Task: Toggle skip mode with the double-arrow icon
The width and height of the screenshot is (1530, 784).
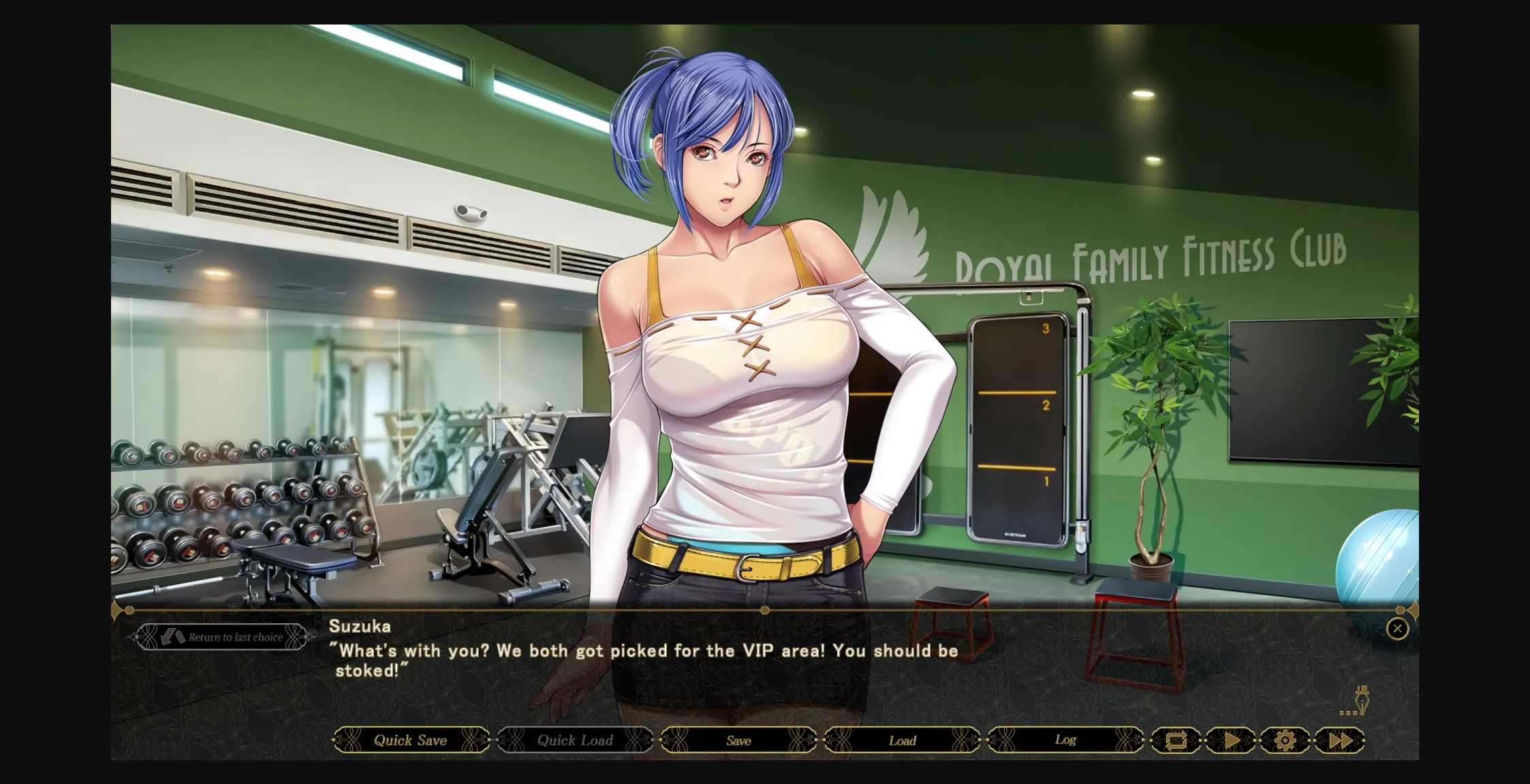Action: pos(1339,740)
